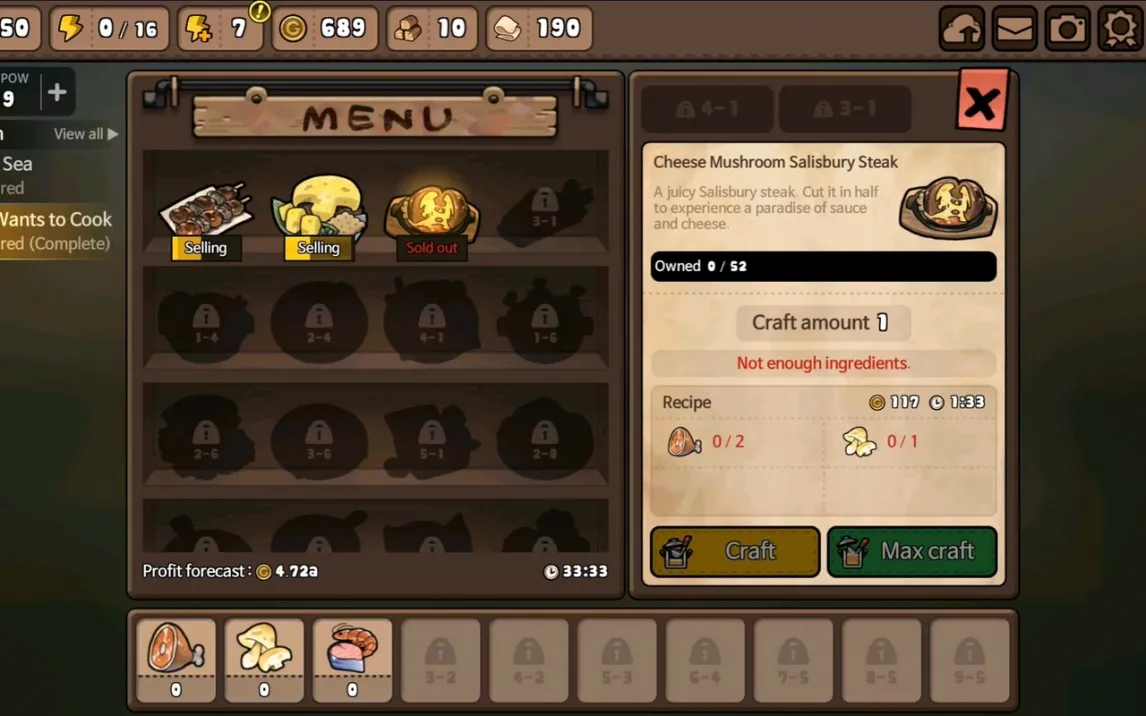This screenshot has width=1146, height=716.
Task: Craft the Cheese Mushroom Salisbury Steak
Action: point(735,551)
